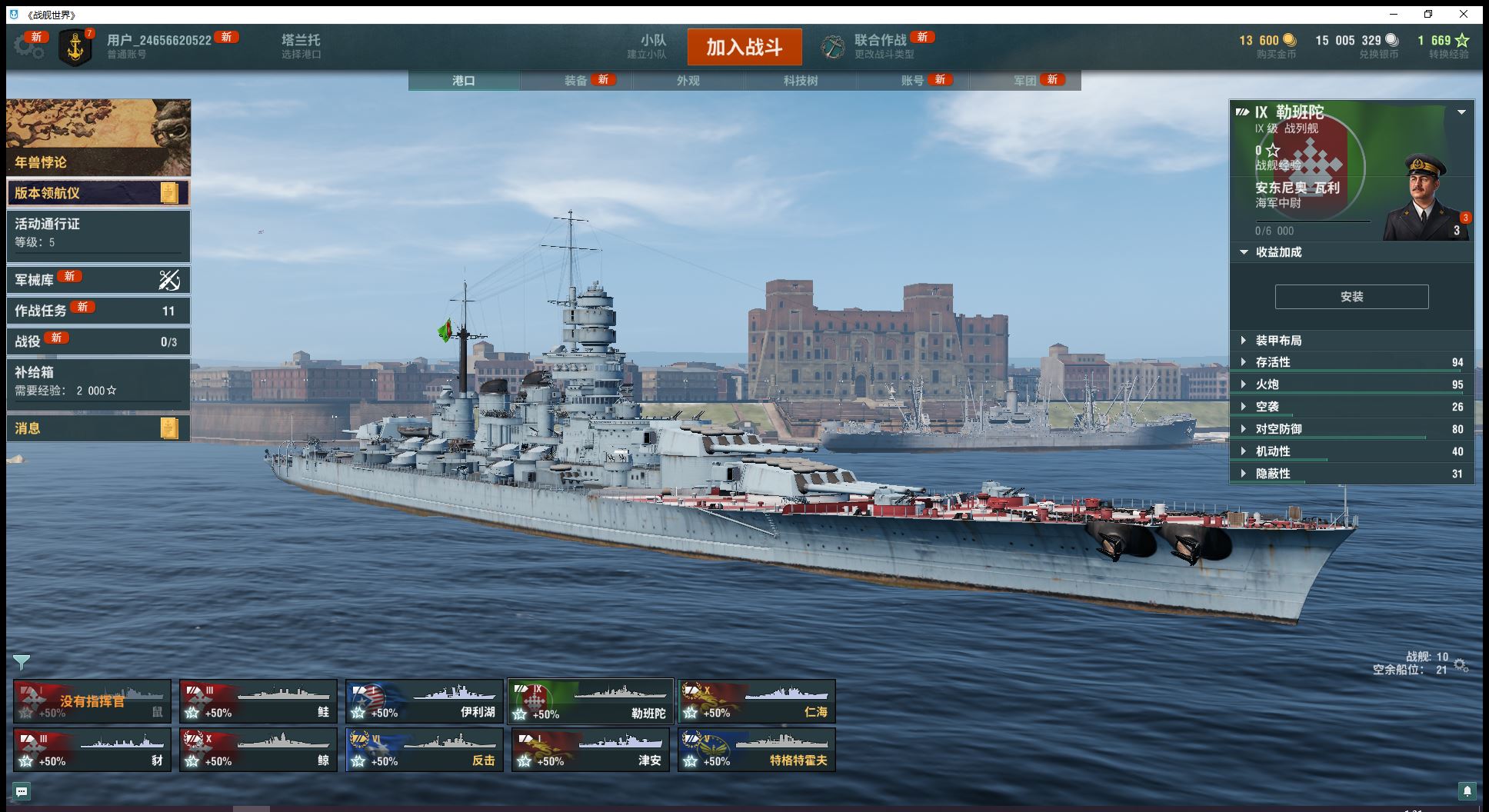Open the 补给箱 supply containers panel
Screen dimensions: 1489x812
[98, 381]
